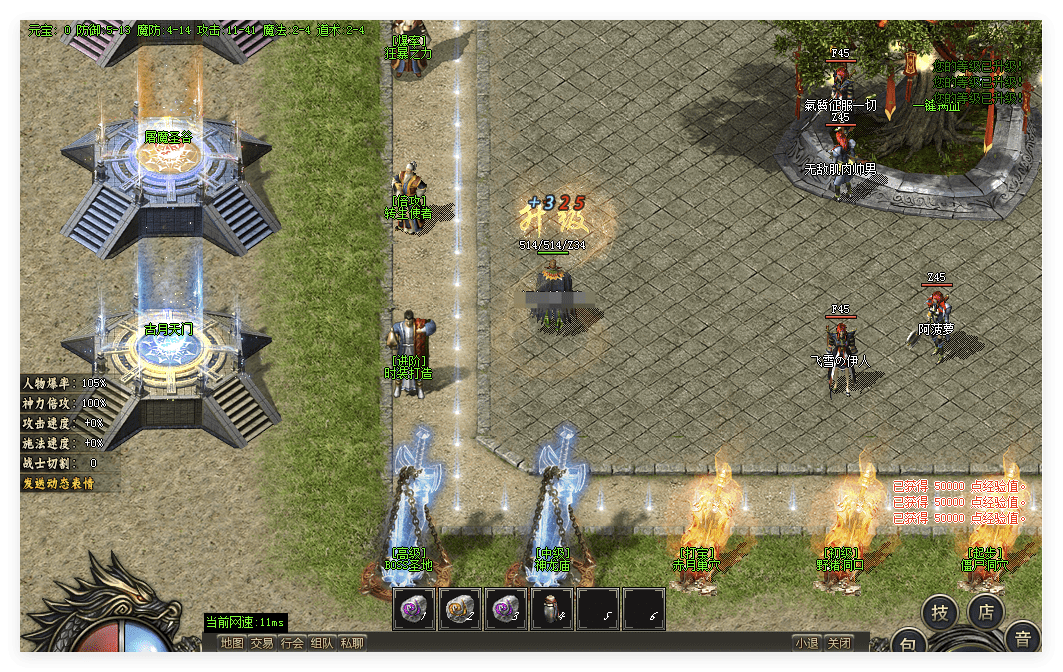Use the purple scroll in hotbar slot 3

506,608
